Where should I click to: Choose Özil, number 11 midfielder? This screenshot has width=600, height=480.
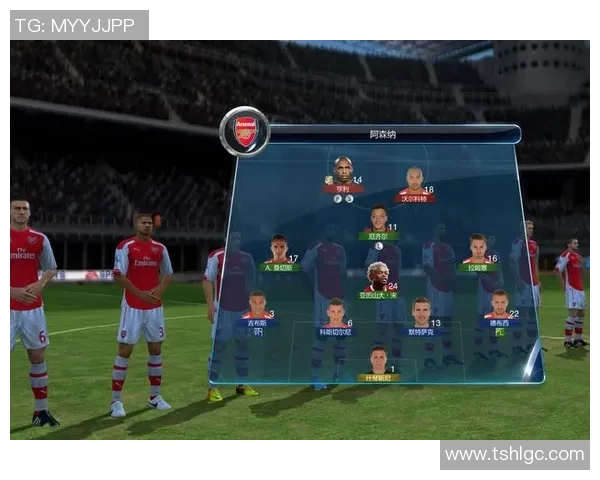378,219
